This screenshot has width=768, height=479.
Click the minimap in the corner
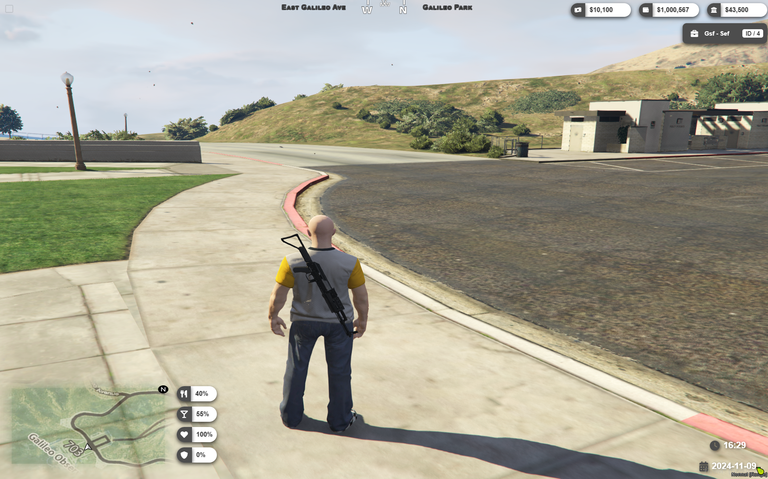coord(88,424)
